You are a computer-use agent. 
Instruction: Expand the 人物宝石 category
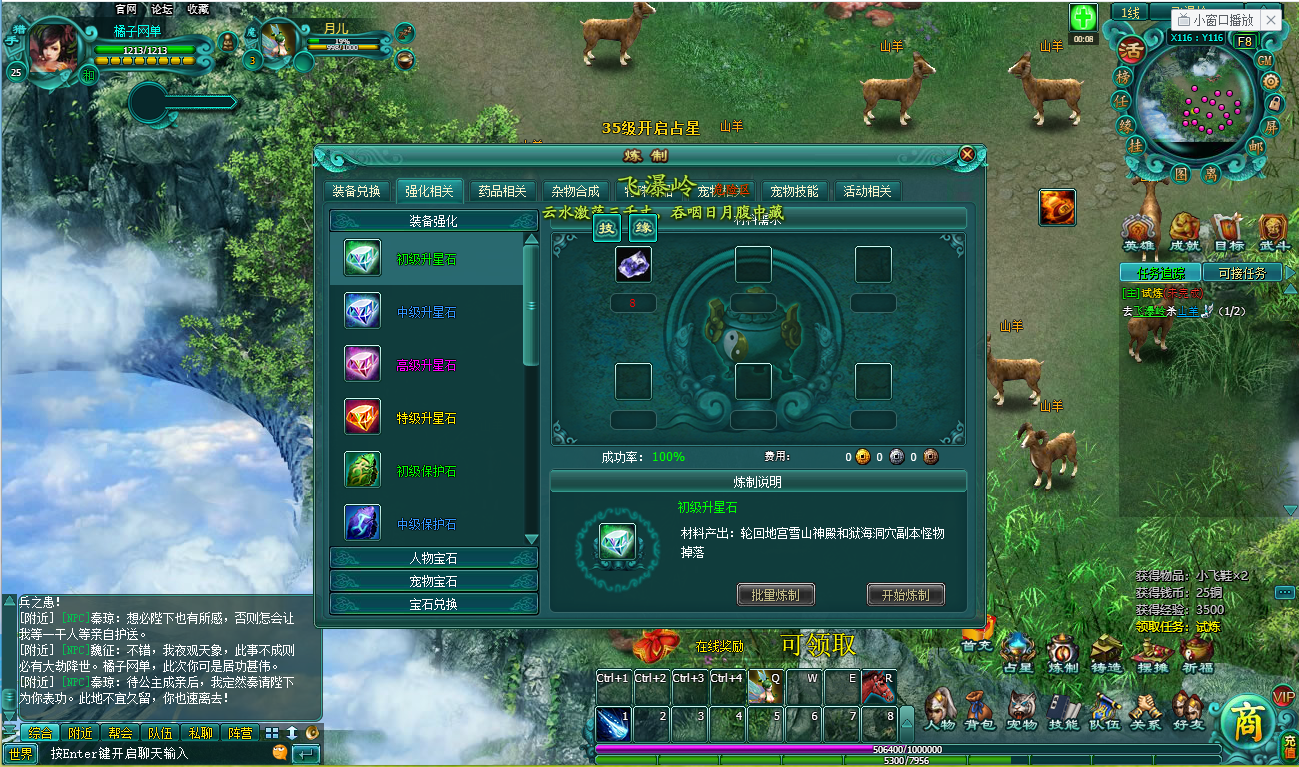[433, 560]
